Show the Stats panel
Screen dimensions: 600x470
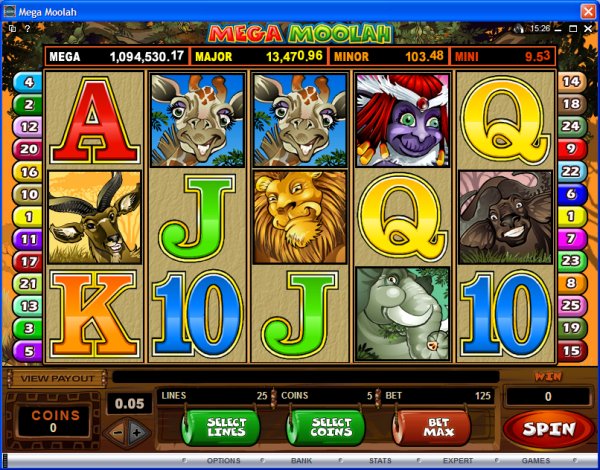click(x=379, y=461)
